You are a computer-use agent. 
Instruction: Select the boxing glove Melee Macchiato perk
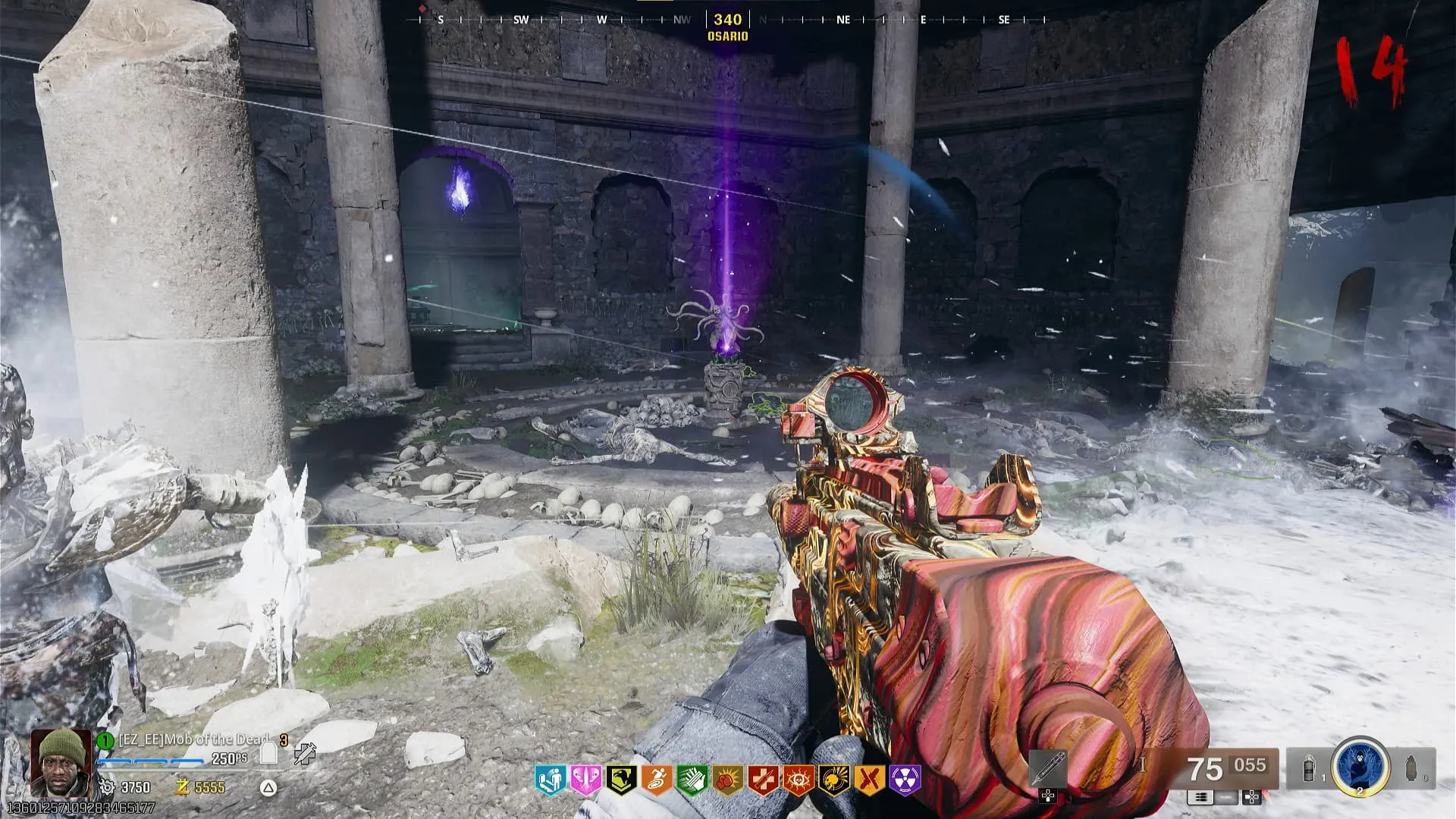[x=727, y=780]
